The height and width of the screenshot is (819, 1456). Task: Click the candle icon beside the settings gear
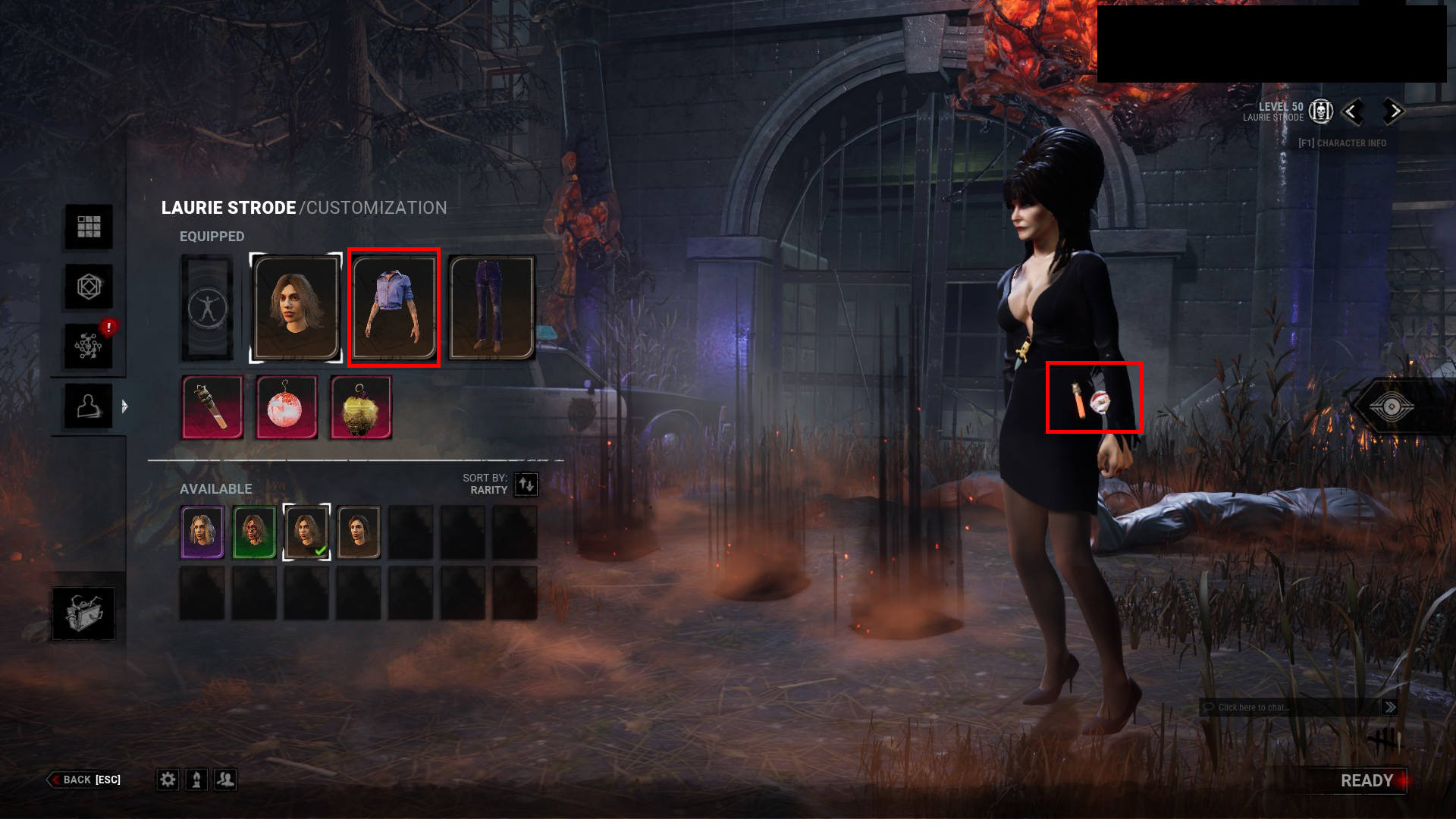(x=196, y=779)
